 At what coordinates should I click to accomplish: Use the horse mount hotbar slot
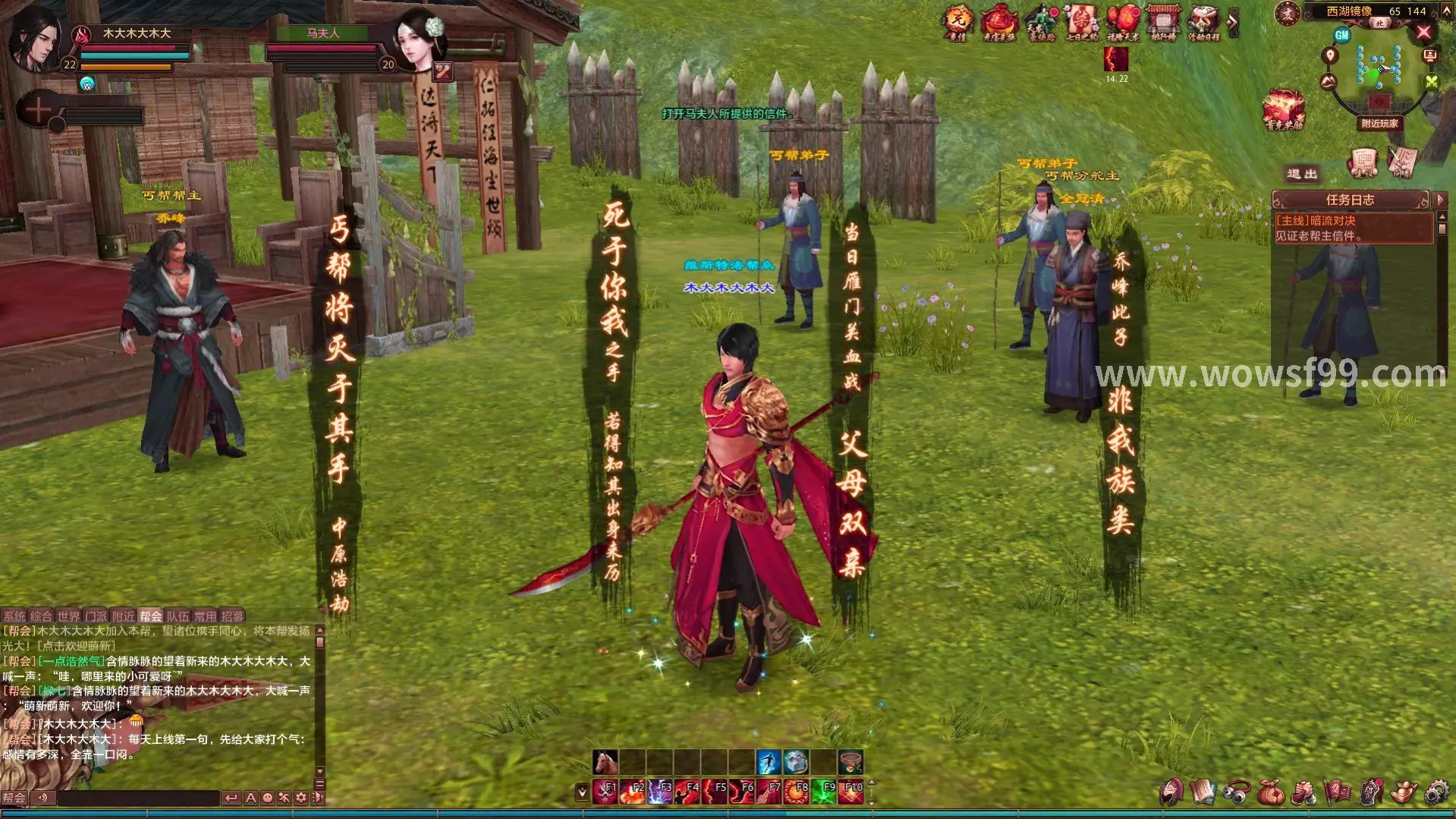[x=605, y=761]
